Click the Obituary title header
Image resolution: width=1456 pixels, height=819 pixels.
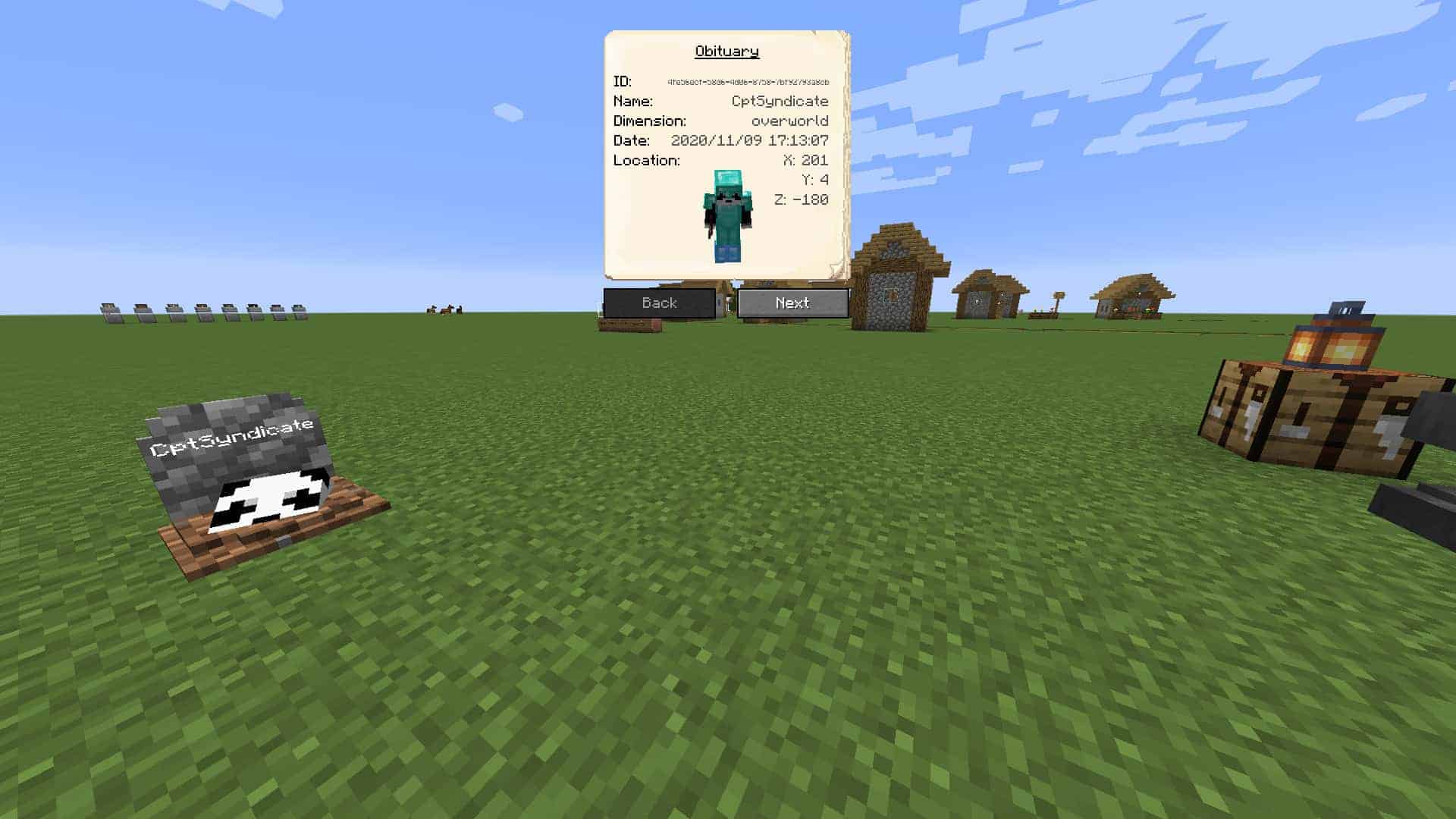pyautogui.click(x=726, y=52)
